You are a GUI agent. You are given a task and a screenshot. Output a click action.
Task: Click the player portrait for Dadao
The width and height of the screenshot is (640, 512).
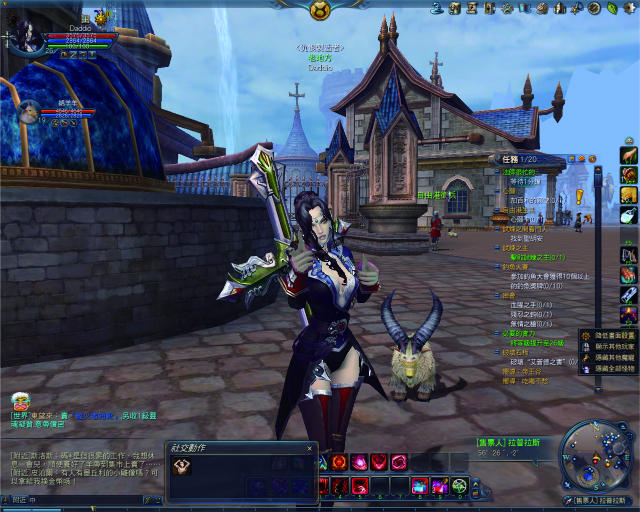tap(27, 36)
